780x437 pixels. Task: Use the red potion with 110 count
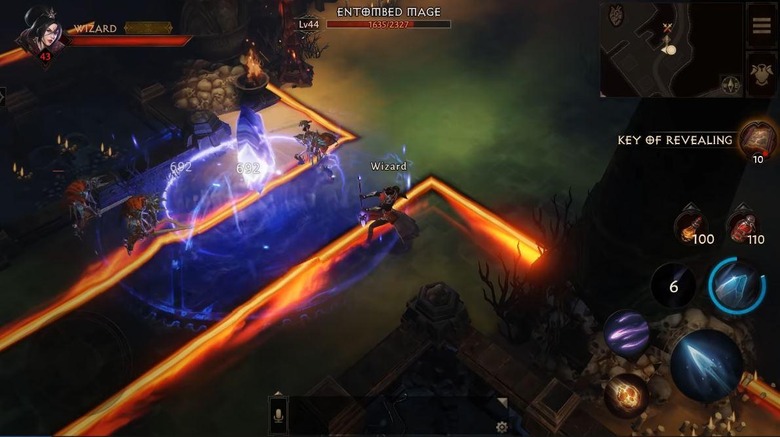(743, 225)
